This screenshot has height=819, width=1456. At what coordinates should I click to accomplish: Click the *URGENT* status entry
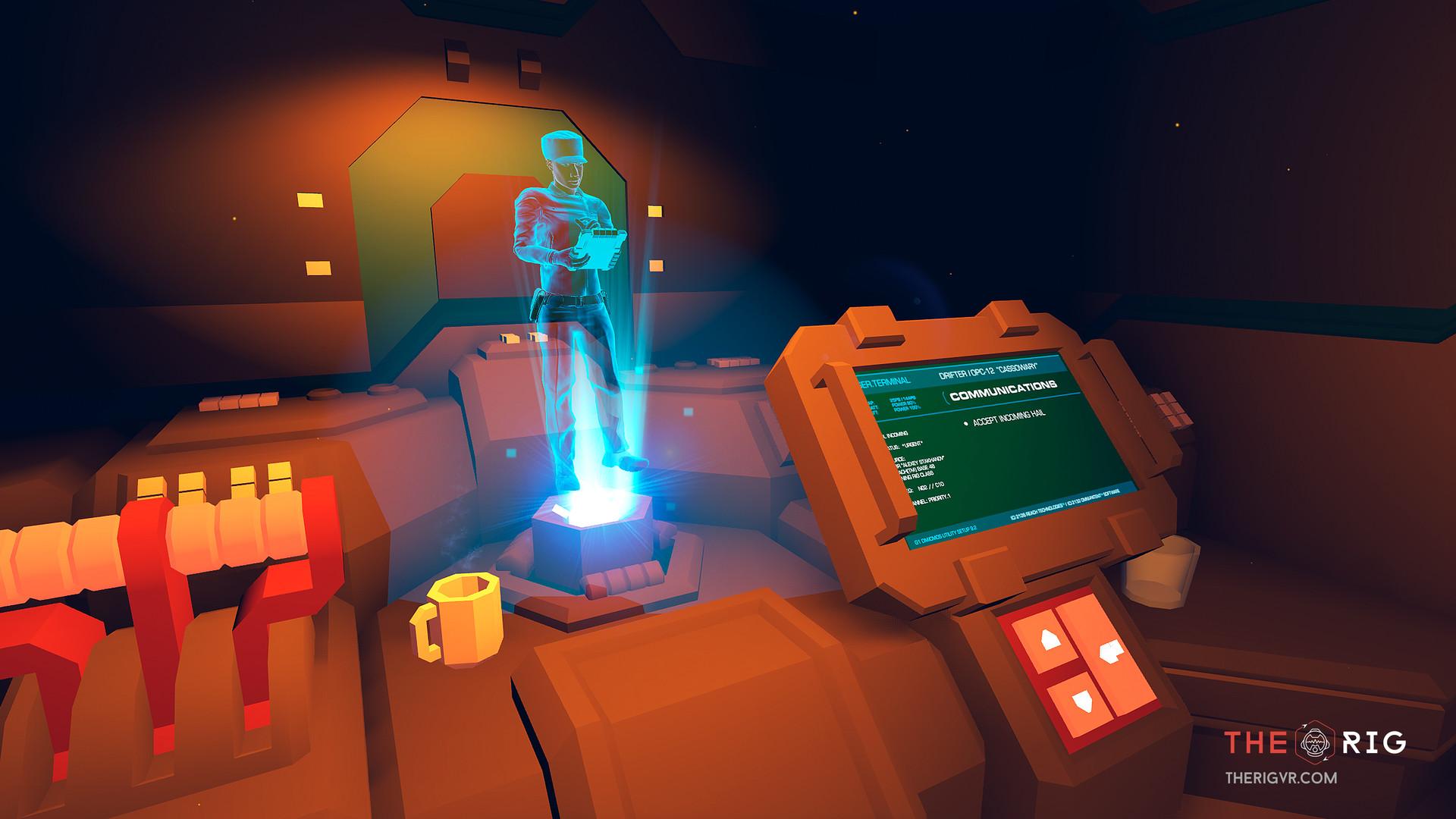(912, 447)
